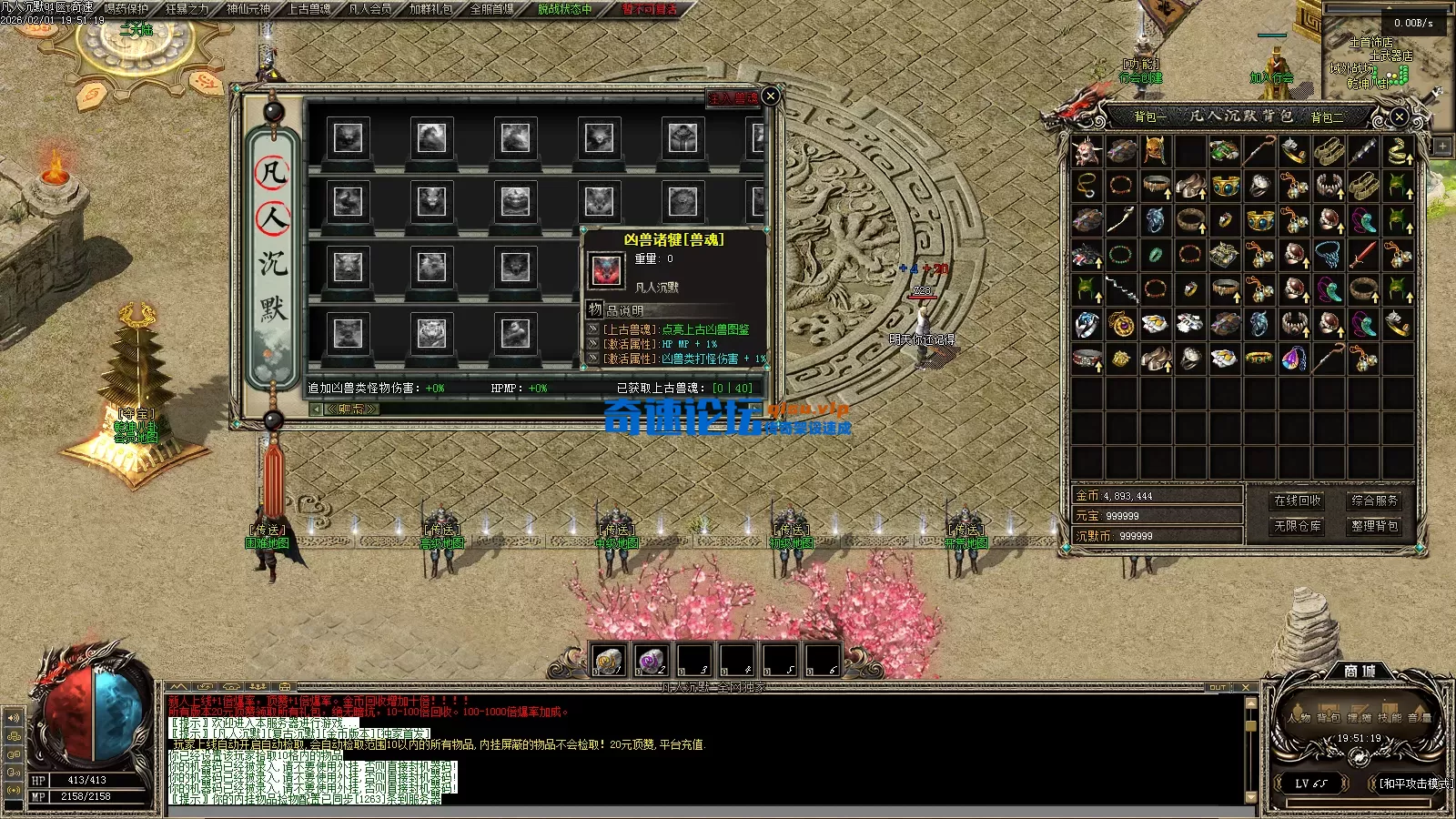Open the 加群礼包 gift pack menu
Viewport: 1456px width, 819px height.
pos(431,9)
